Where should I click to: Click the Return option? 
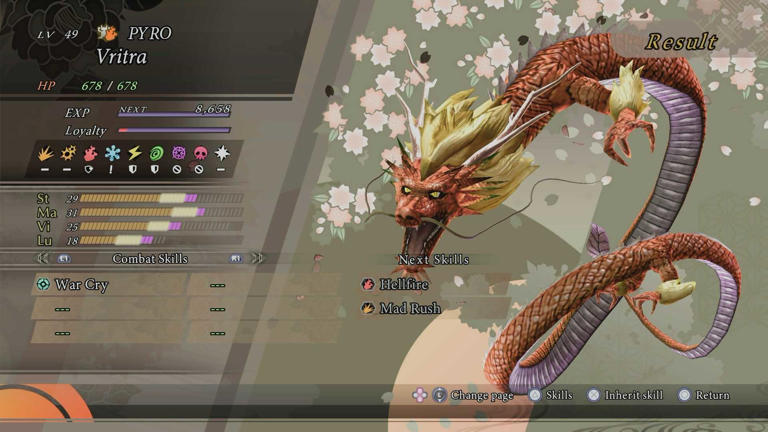tap(712, 396)
